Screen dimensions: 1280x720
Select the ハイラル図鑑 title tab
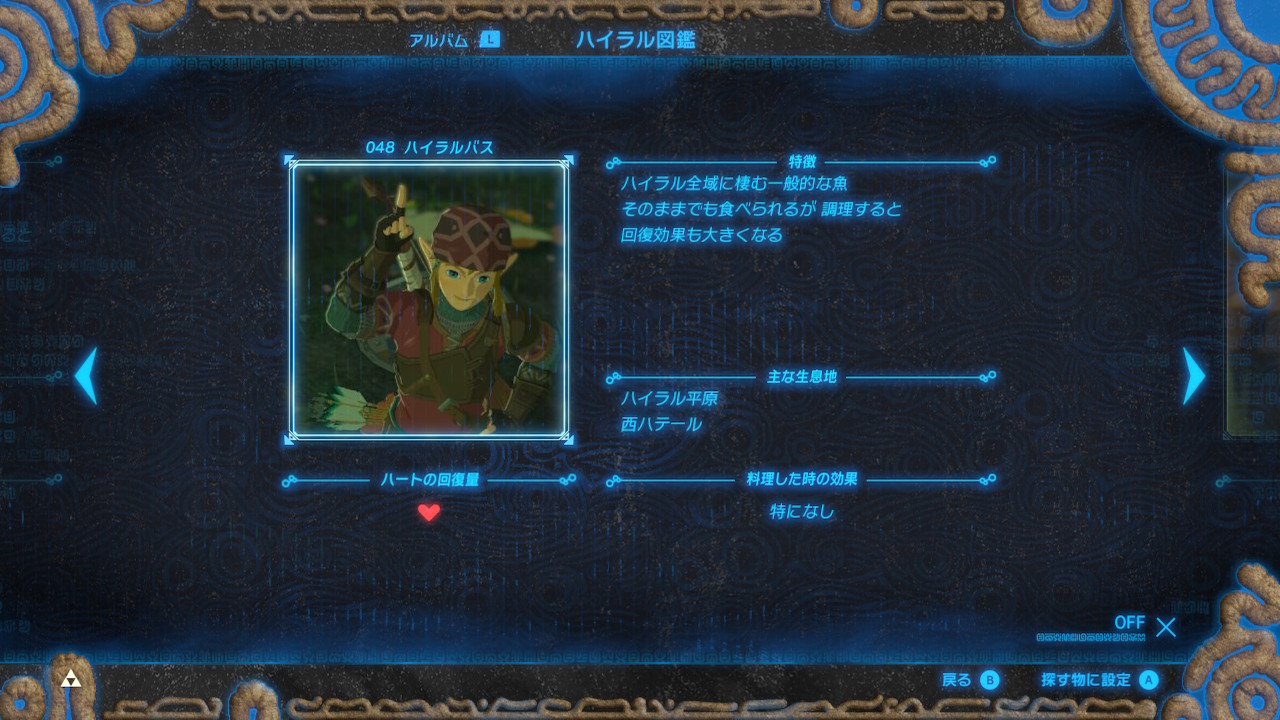[623, 40]
